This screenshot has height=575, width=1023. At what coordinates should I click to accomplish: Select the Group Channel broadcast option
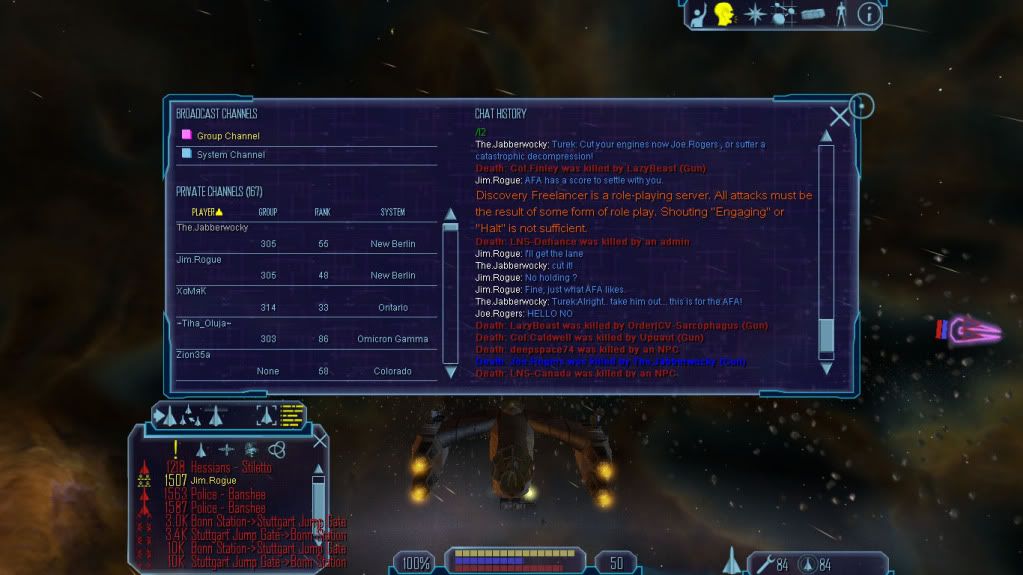point(228,136)
